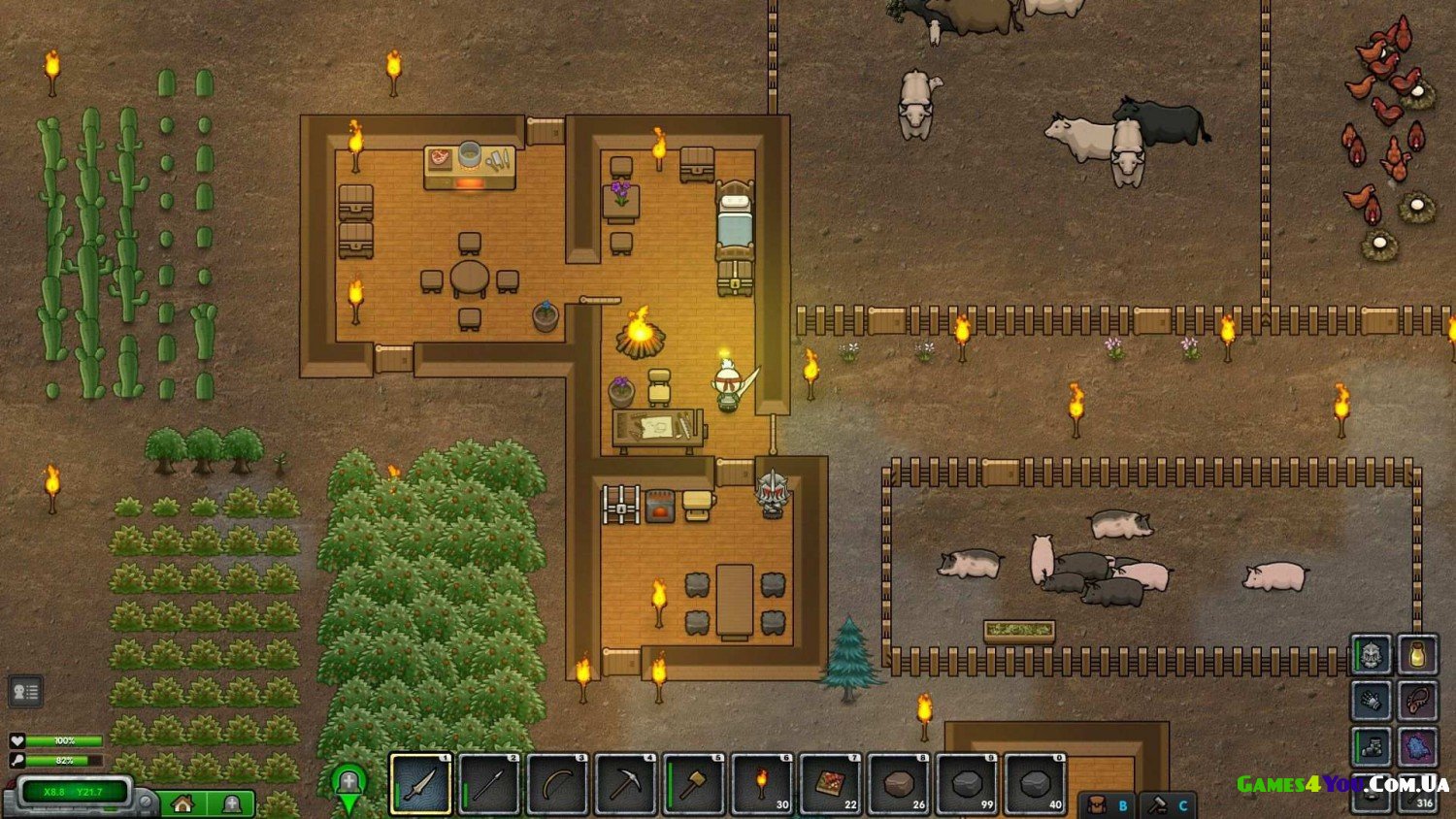
Task: Select the spear hotbar slot
Action: click(x=488, y=783)
